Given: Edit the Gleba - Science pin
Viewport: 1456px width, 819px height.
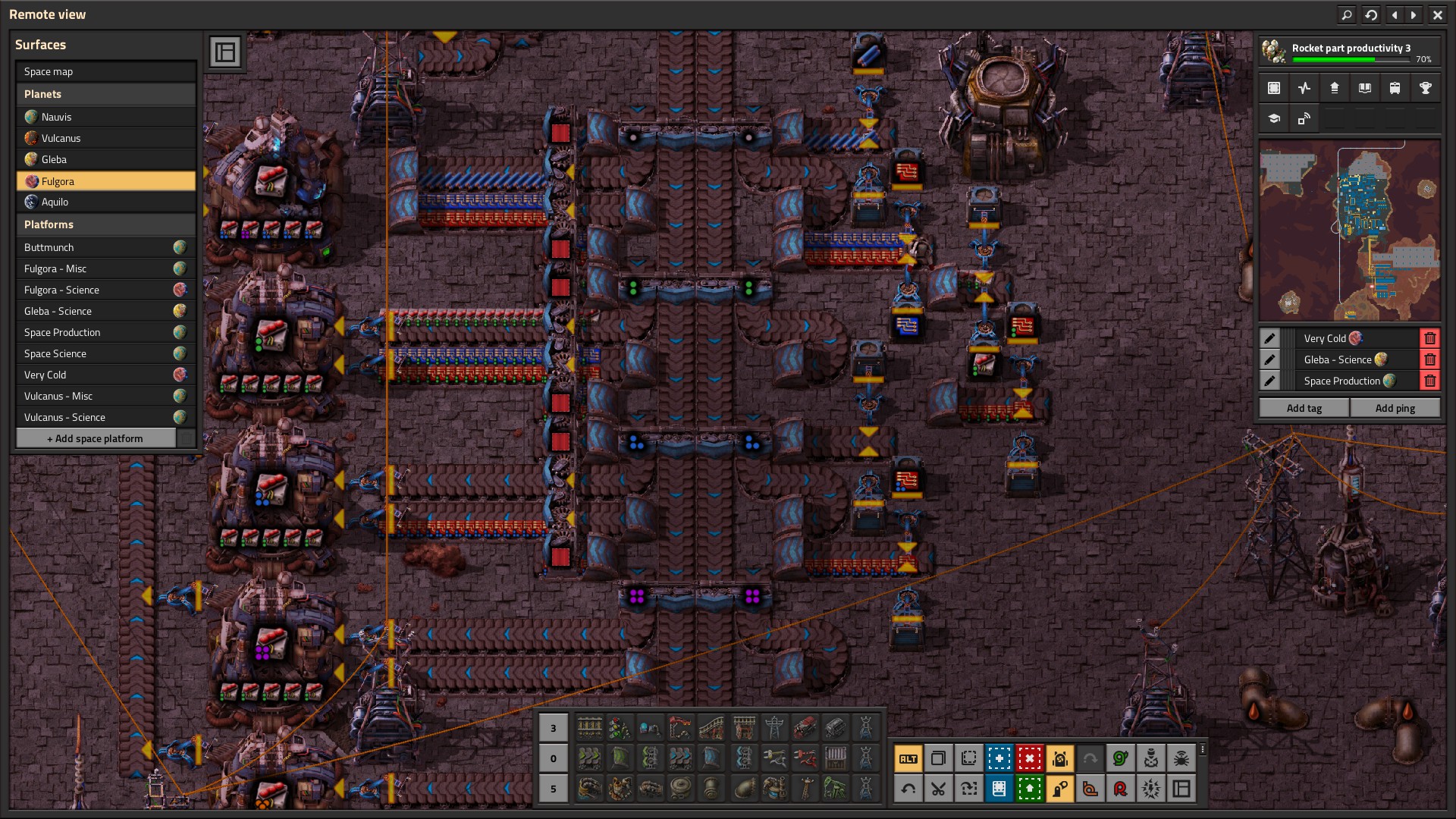Looking at the screenshot, I should (x=1269, y=359).
